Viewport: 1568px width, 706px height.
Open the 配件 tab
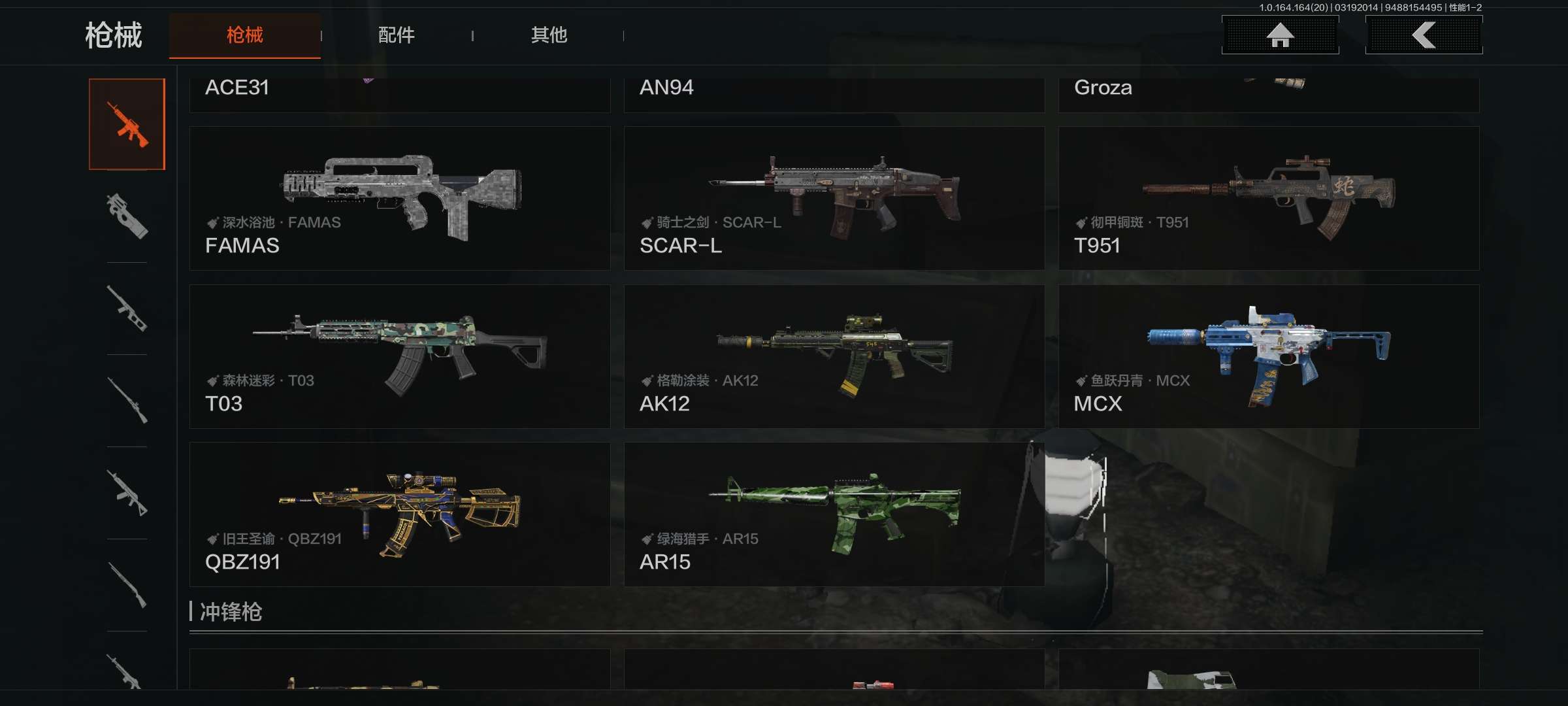396,35
